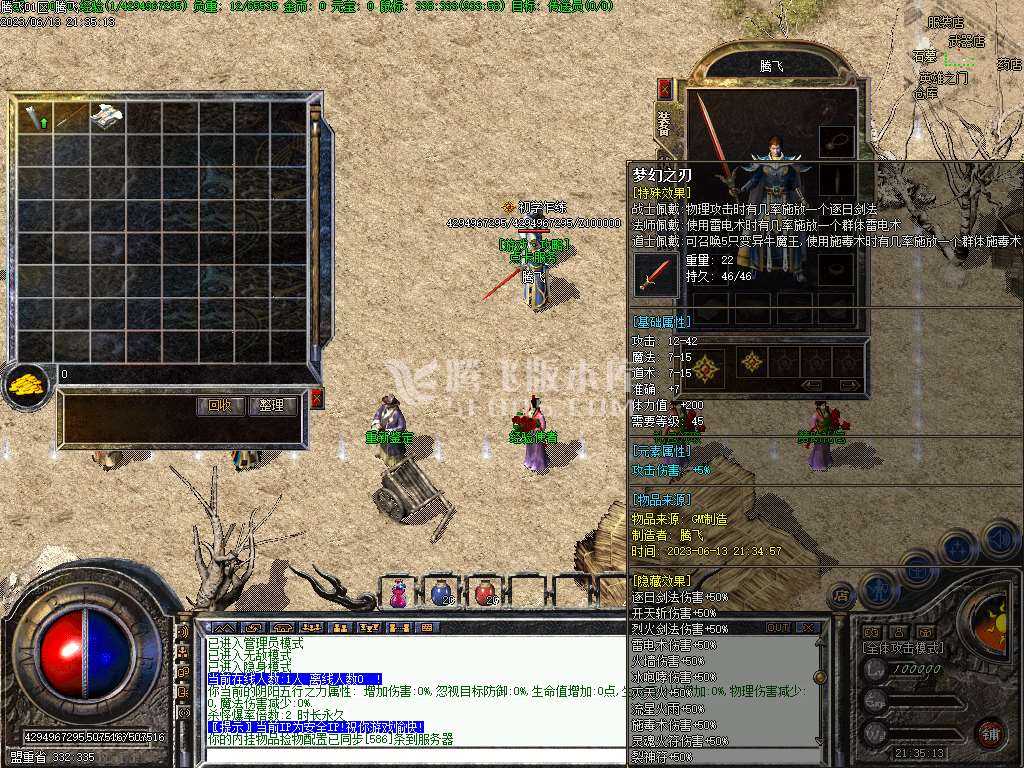The image size is (1024, 768).
Task: Click the first chat channel filter button
Action: click(219, 627)
